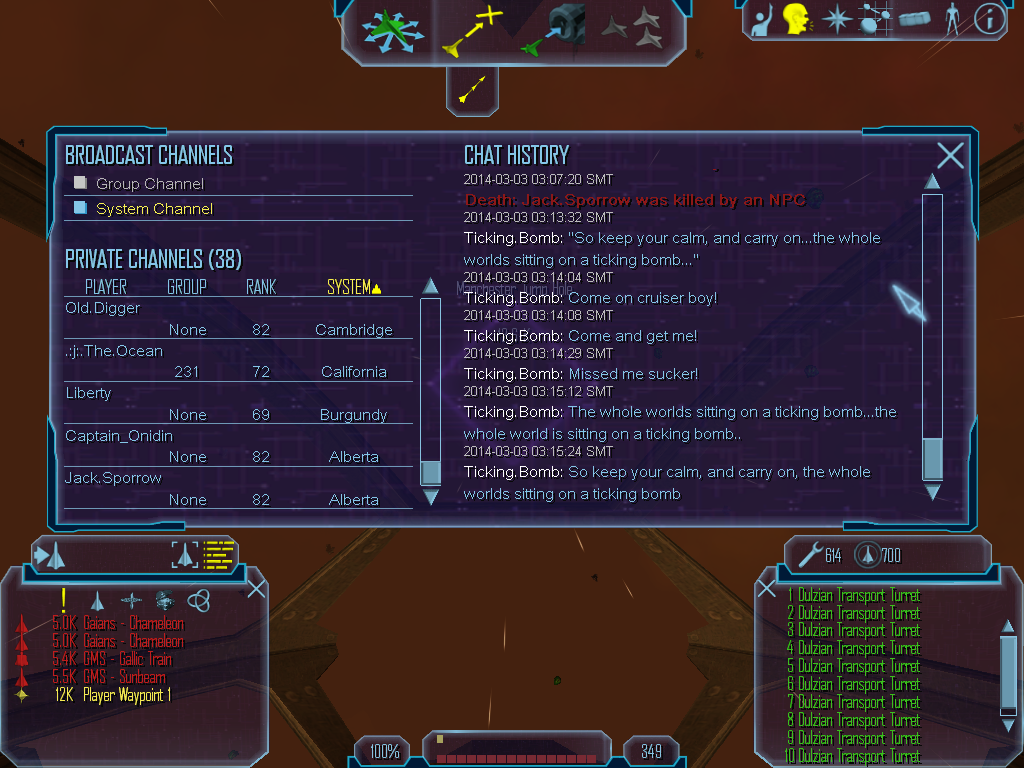Screen dimensions: 1024x768
Task: Sort private channels by Rank header
Action: tap(261, 288)
